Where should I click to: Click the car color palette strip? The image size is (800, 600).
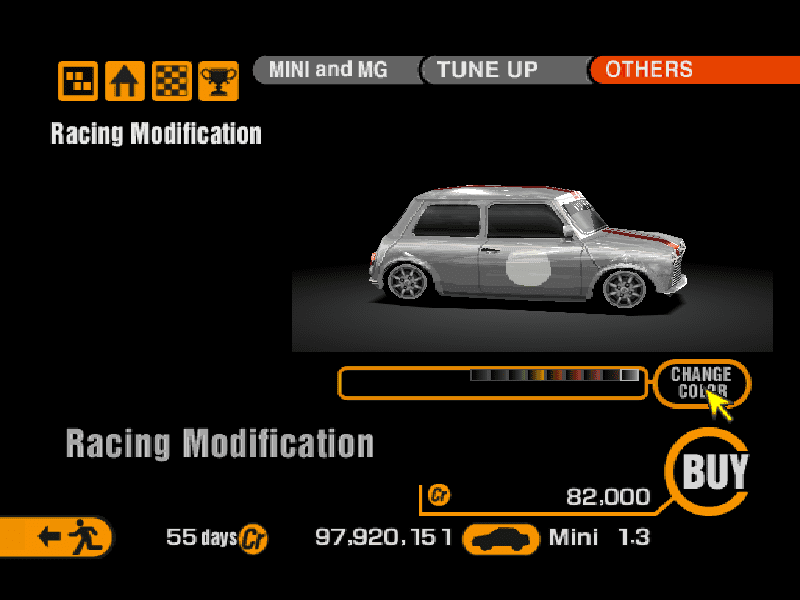[555, 376]
